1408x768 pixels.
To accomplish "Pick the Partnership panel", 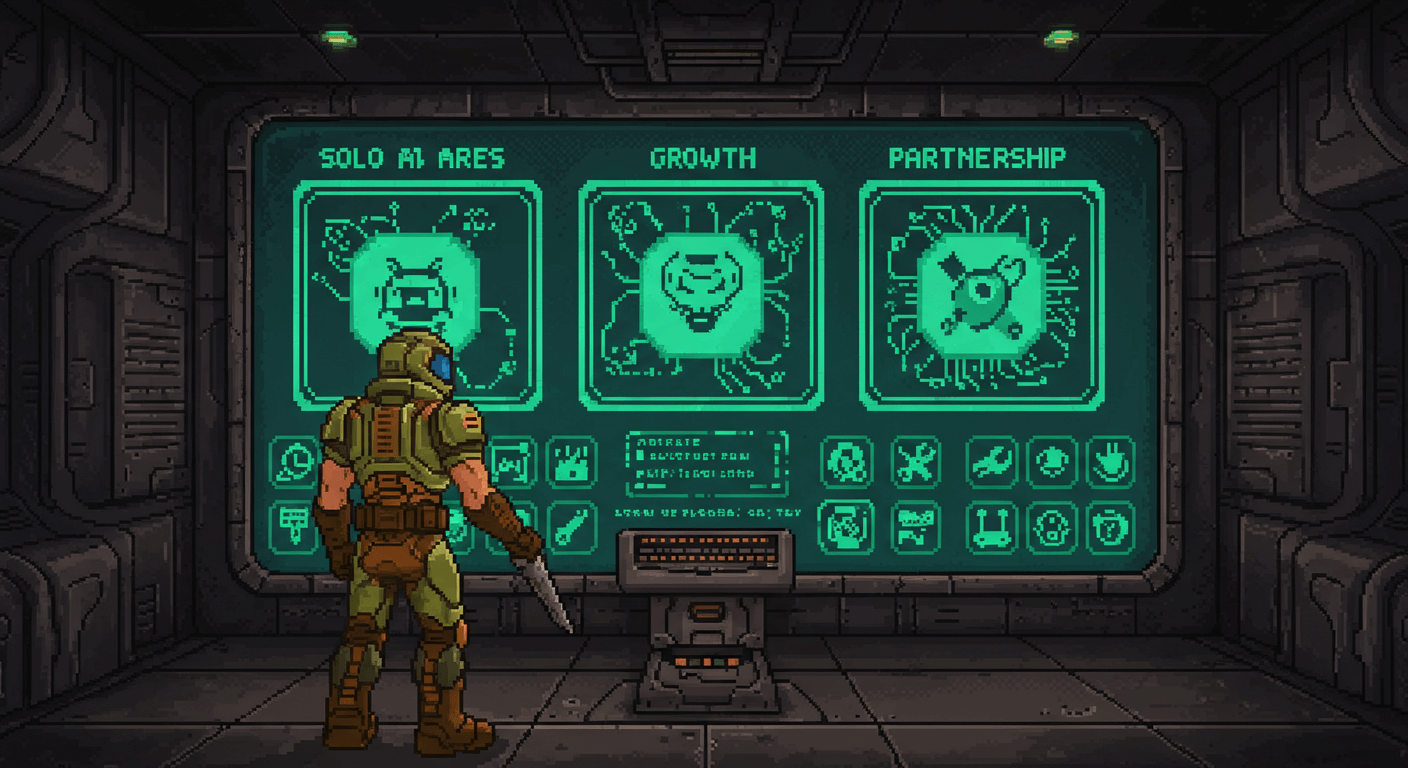I will point(982,295).
